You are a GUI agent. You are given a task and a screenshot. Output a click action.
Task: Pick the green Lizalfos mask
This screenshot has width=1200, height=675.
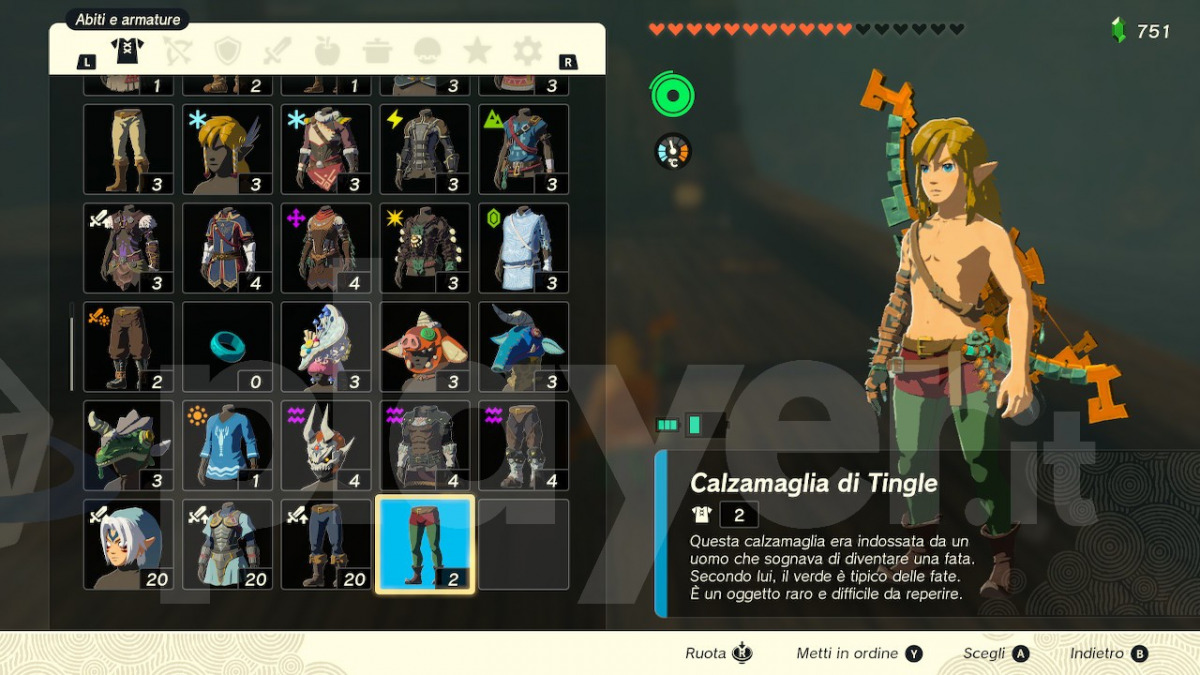(x=128, y=446)
